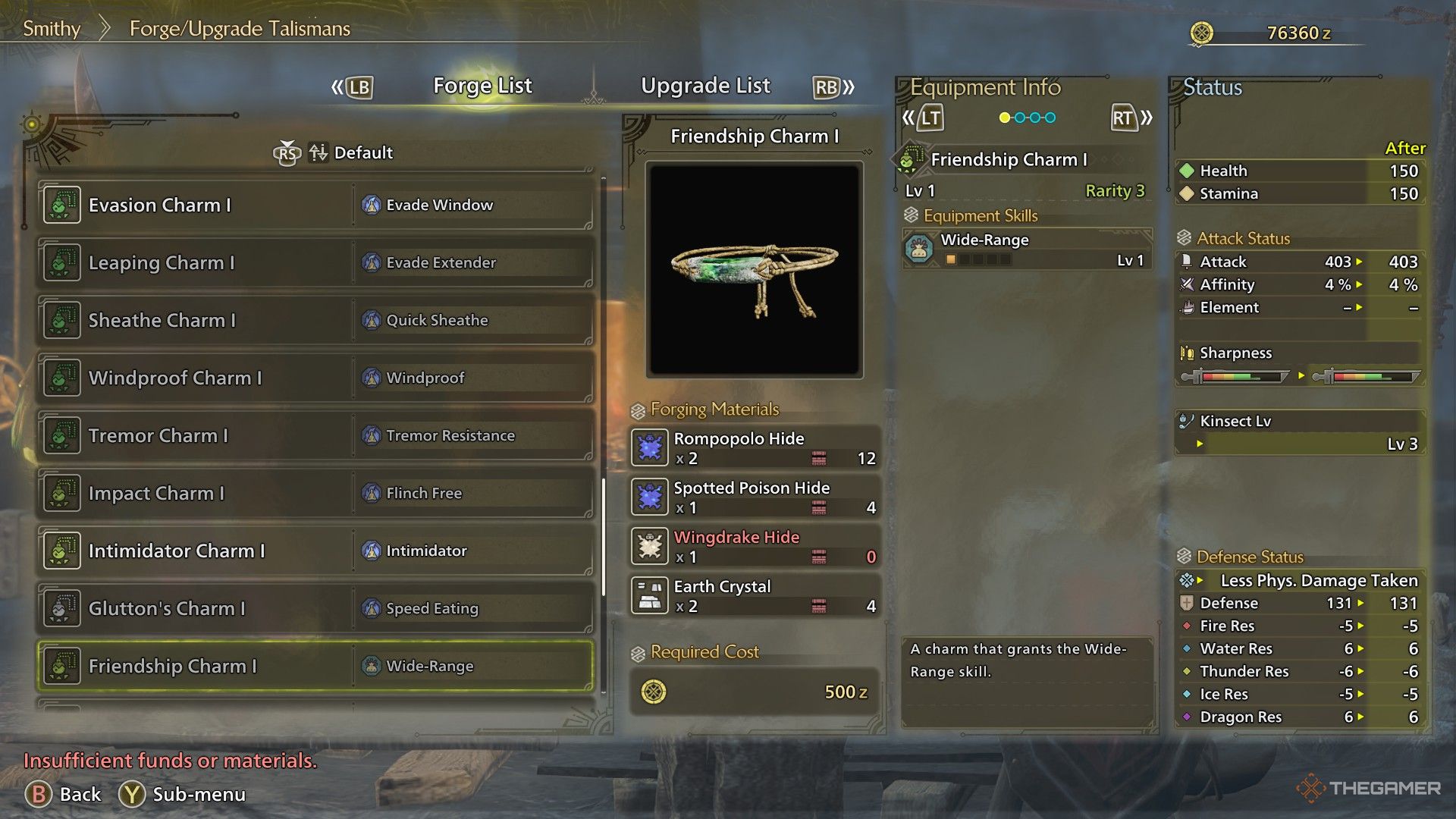
Task: Select the Leaping Charm I entry
Action: pyautogui.click(x=315, y=263)
